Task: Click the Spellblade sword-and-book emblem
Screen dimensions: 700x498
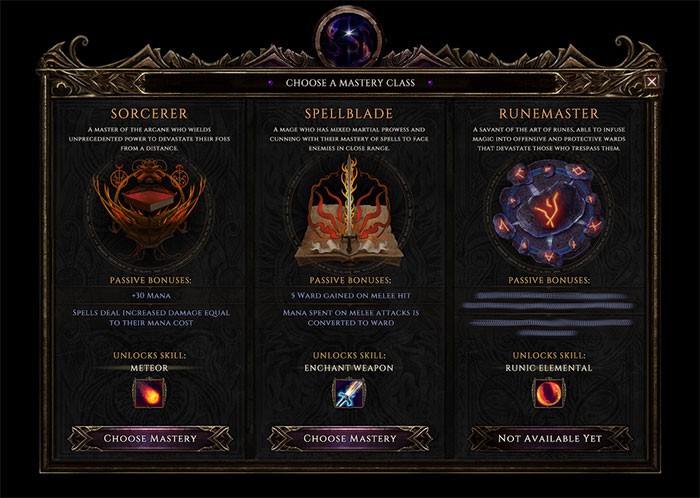Action: pyautogui.click(x=349, y=208)
